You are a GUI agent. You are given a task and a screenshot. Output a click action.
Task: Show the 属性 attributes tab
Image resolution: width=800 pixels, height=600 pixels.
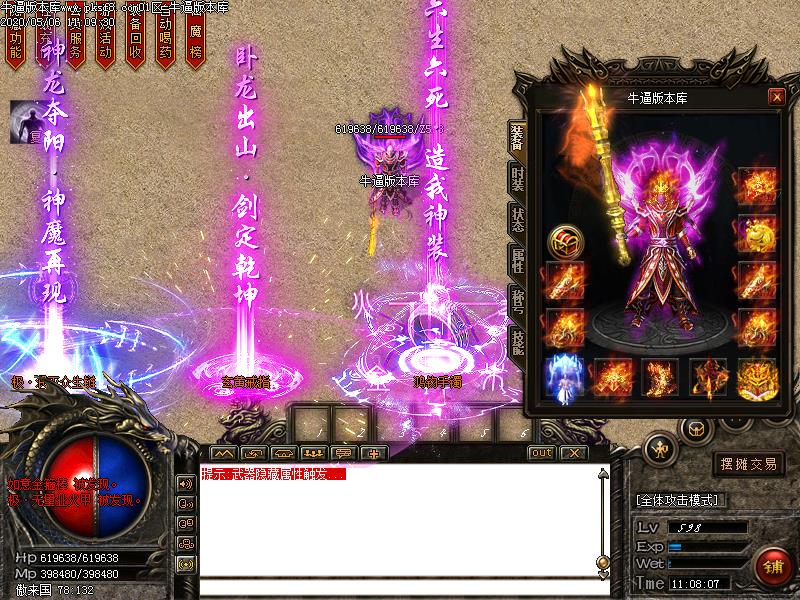tap(517, 262)
